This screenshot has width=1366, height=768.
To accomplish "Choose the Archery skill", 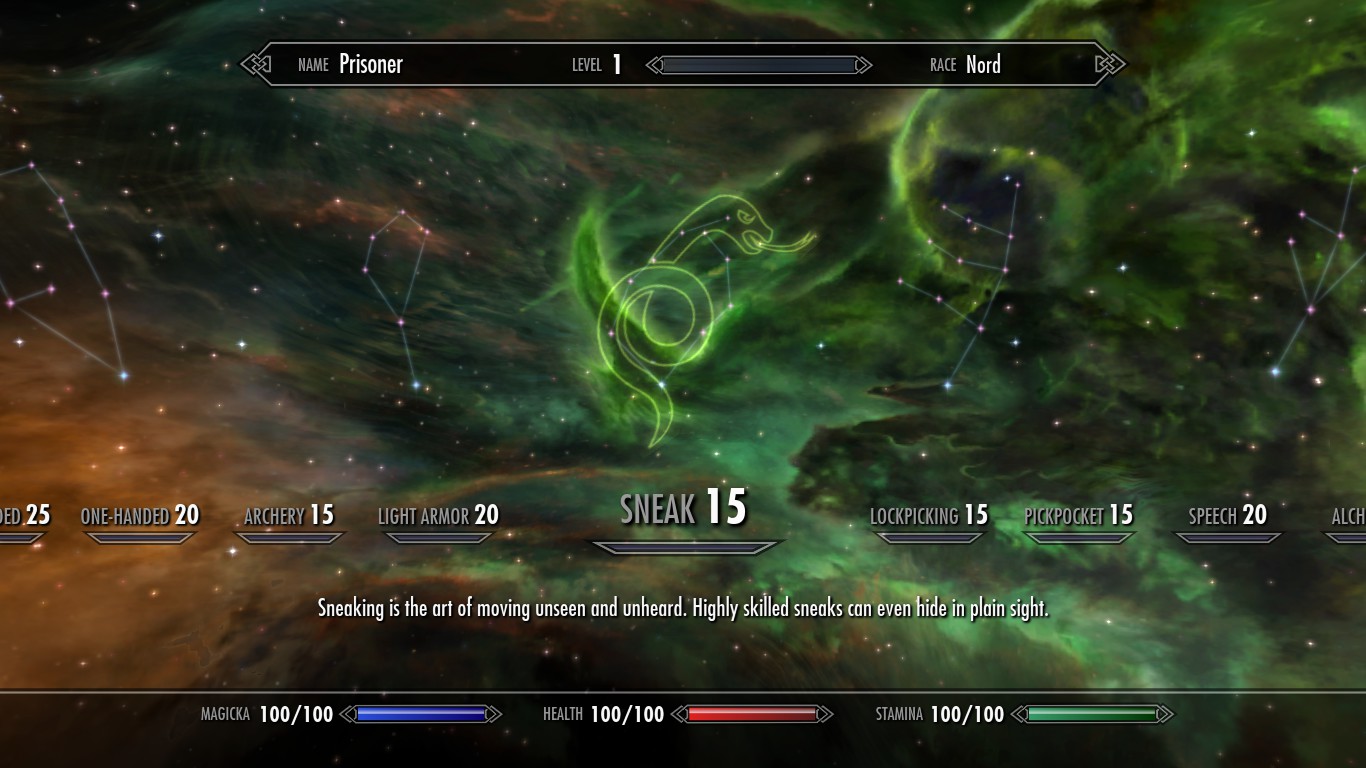I will point(289,516).
